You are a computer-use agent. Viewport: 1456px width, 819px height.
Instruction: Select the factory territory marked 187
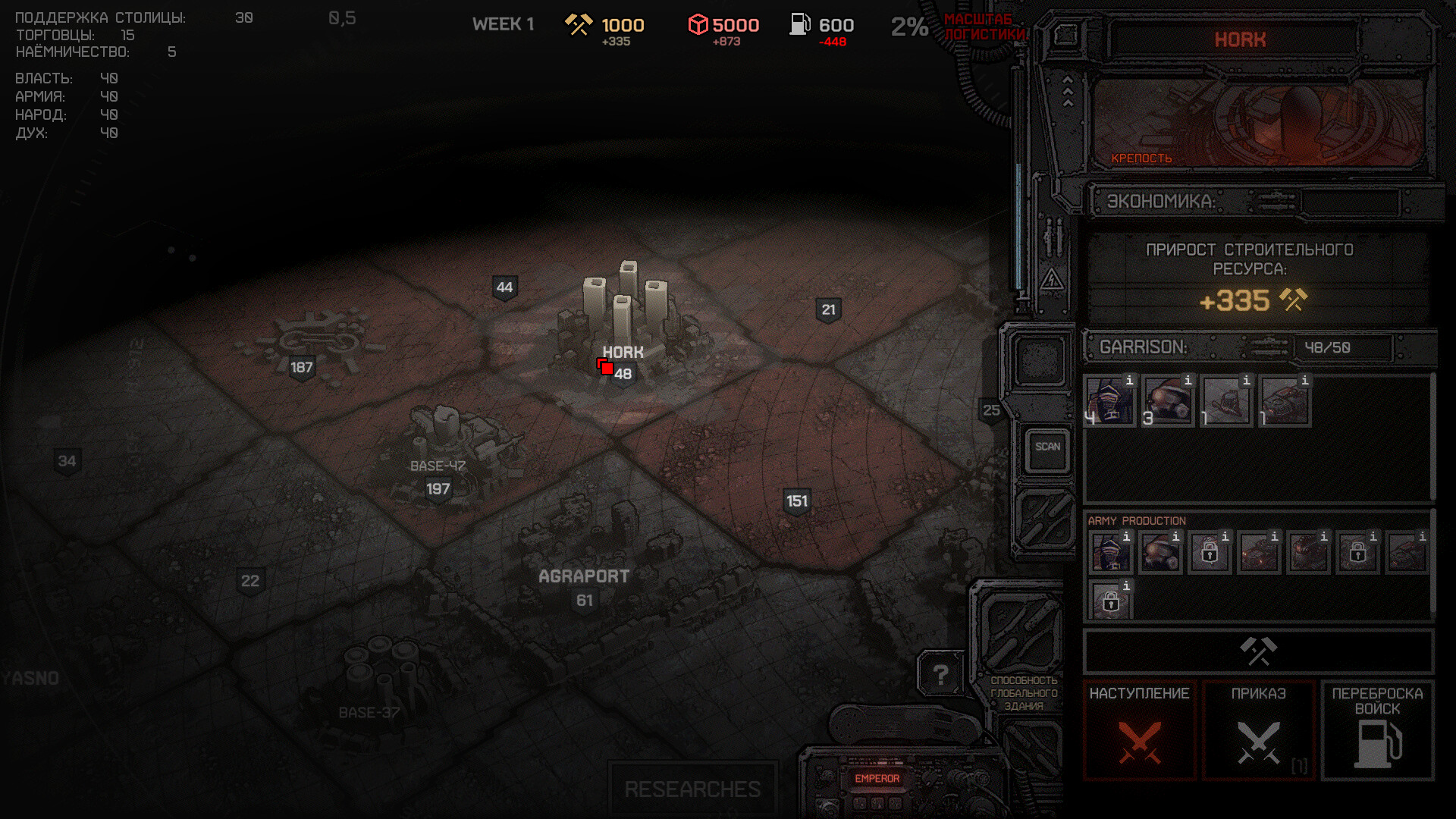pos(302,368)
